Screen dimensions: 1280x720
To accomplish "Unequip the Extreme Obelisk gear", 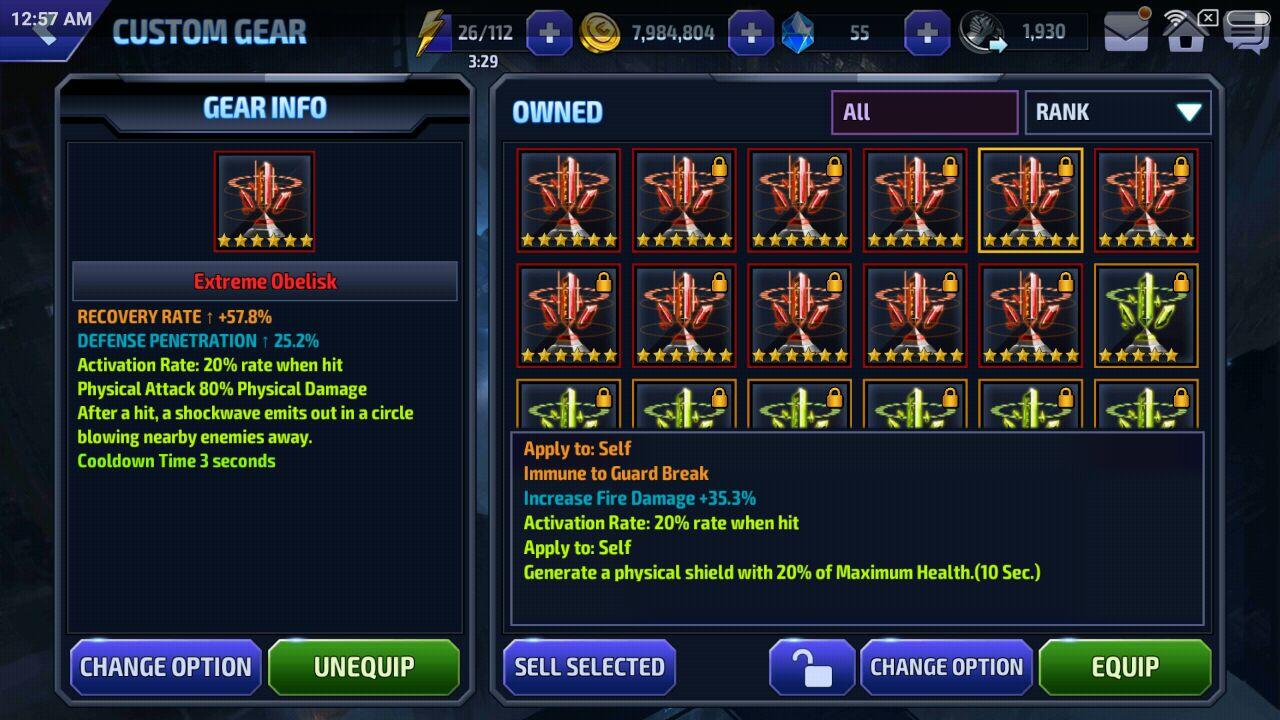I will coord(364,667).
